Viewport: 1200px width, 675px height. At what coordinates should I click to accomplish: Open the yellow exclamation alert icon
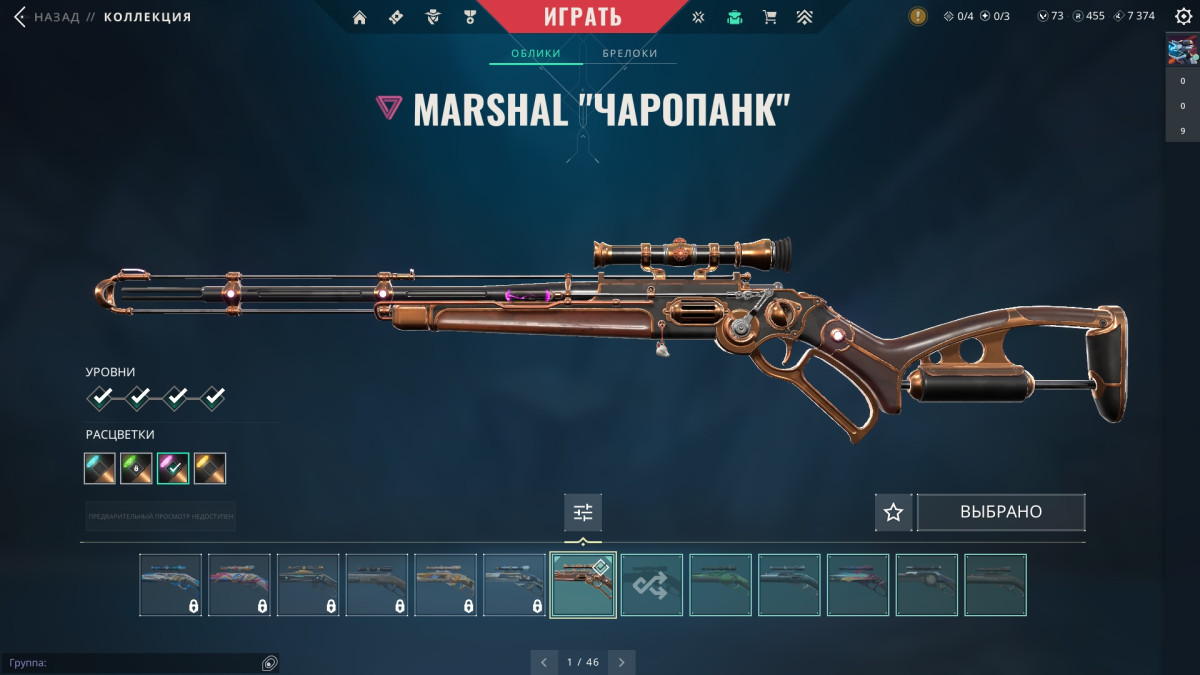coord(917,16)
